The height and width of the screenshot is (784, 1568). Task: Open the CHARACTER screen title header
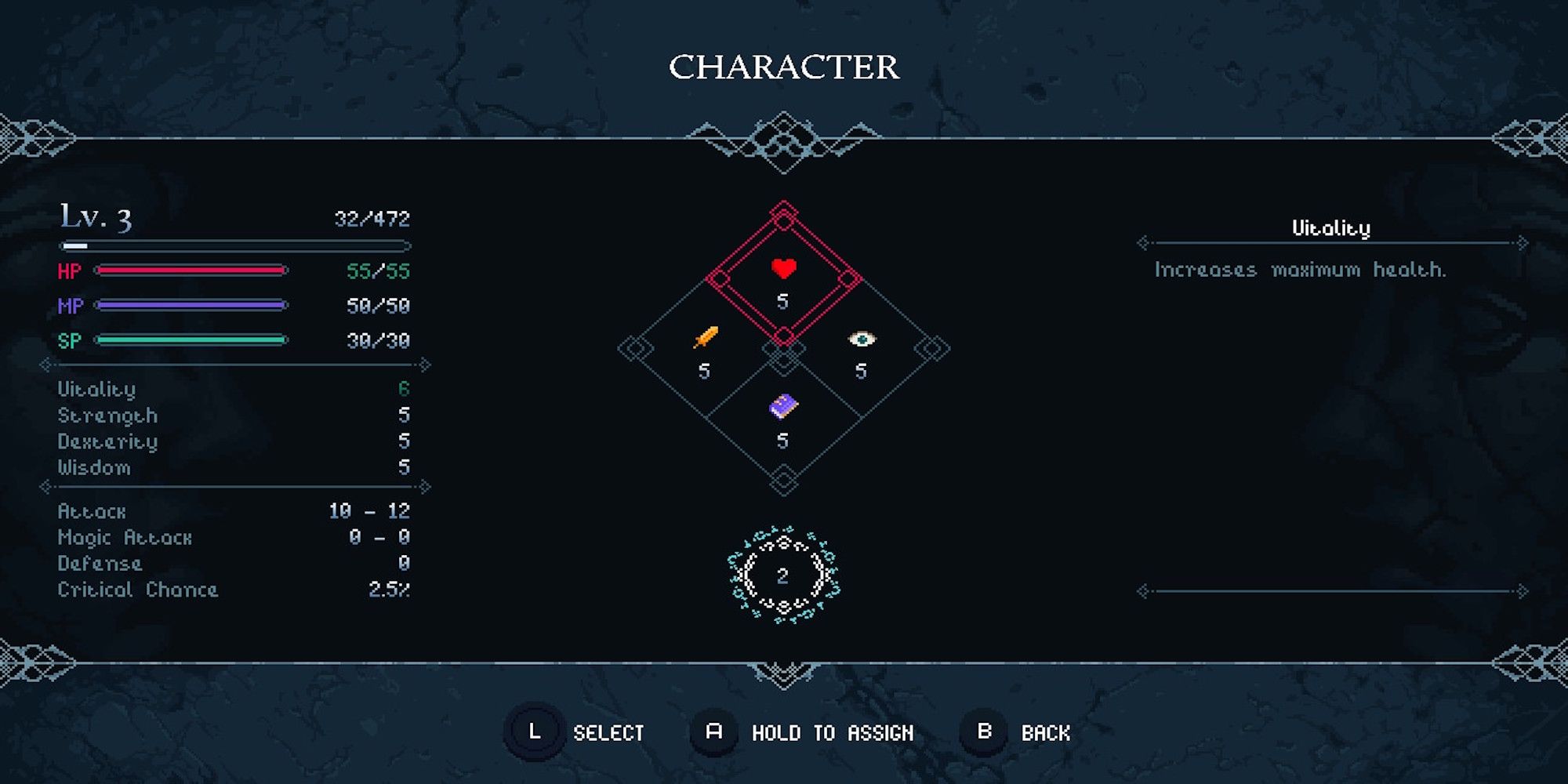(x=783, y=67)
